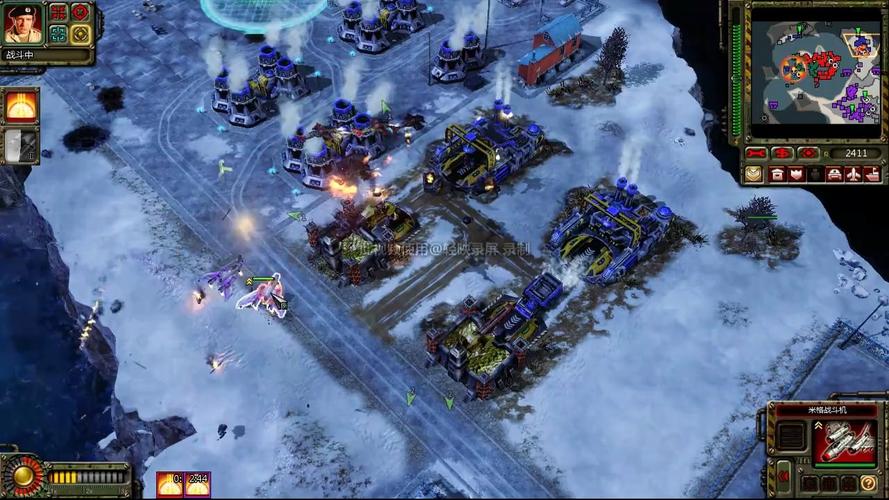Activate the dollar-sign sell button

(x=781, y=154)
